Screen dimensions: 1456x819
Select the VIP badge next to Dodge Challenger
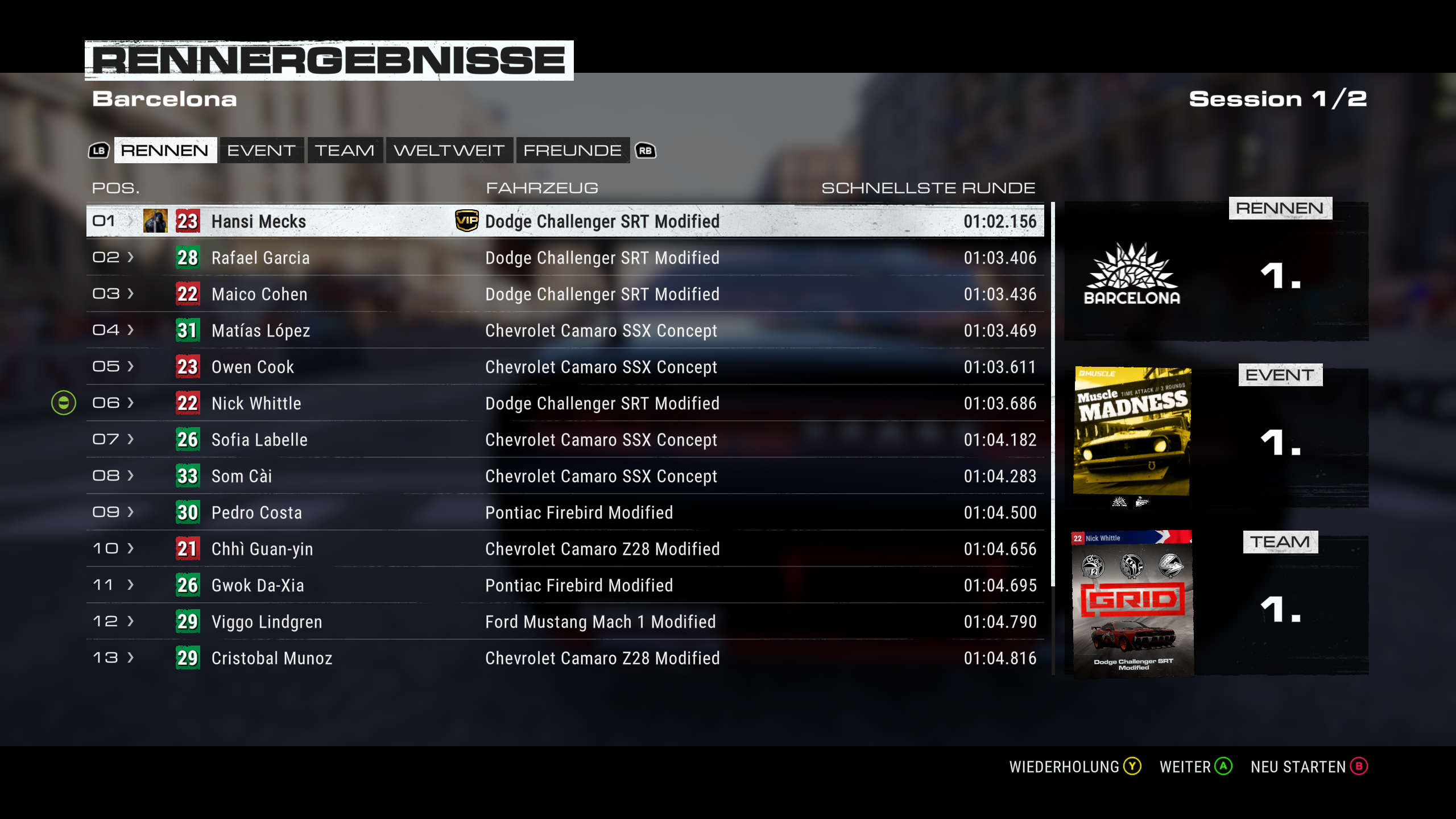[x=466, y=221]
